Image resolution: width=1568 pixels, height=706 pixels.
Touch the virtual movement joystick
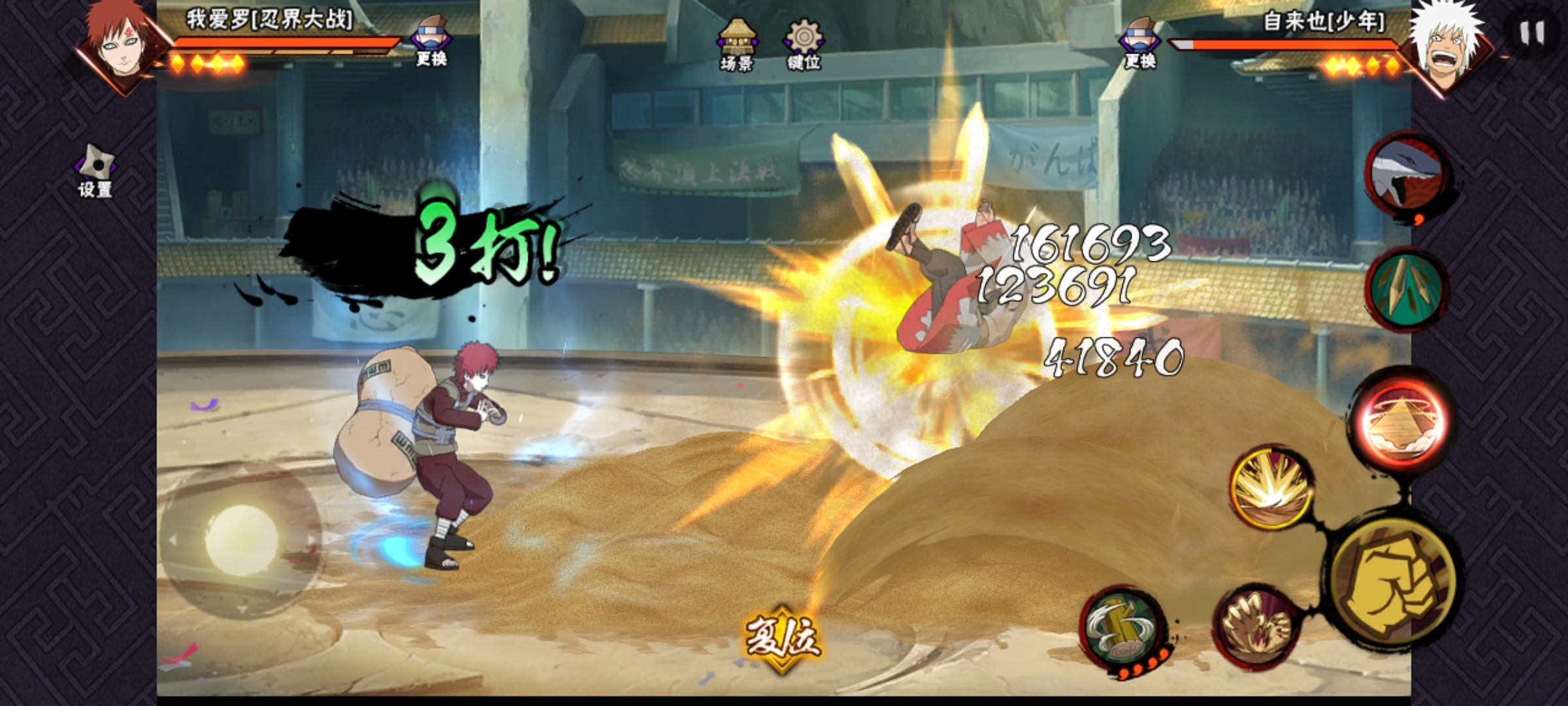coord(241,537)
